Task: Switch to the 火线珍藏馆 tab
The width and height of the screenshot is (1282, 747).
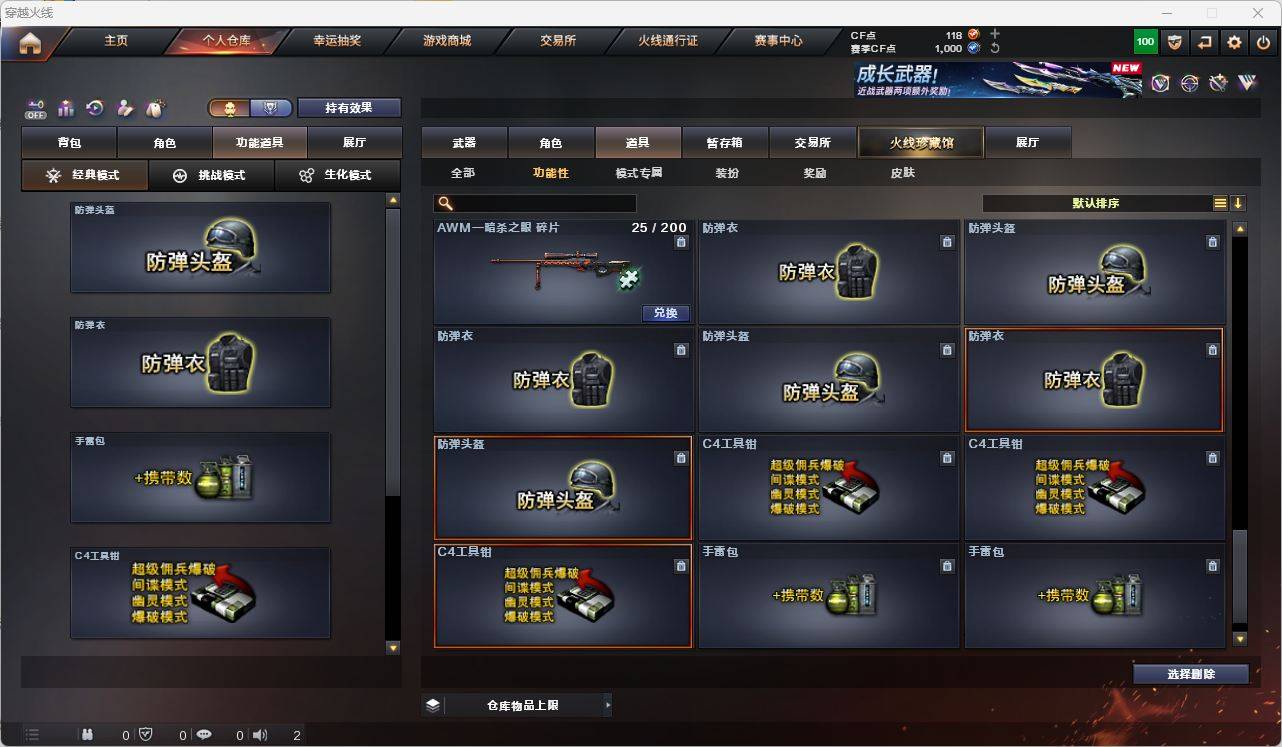Action: click(x=919, y=142)
